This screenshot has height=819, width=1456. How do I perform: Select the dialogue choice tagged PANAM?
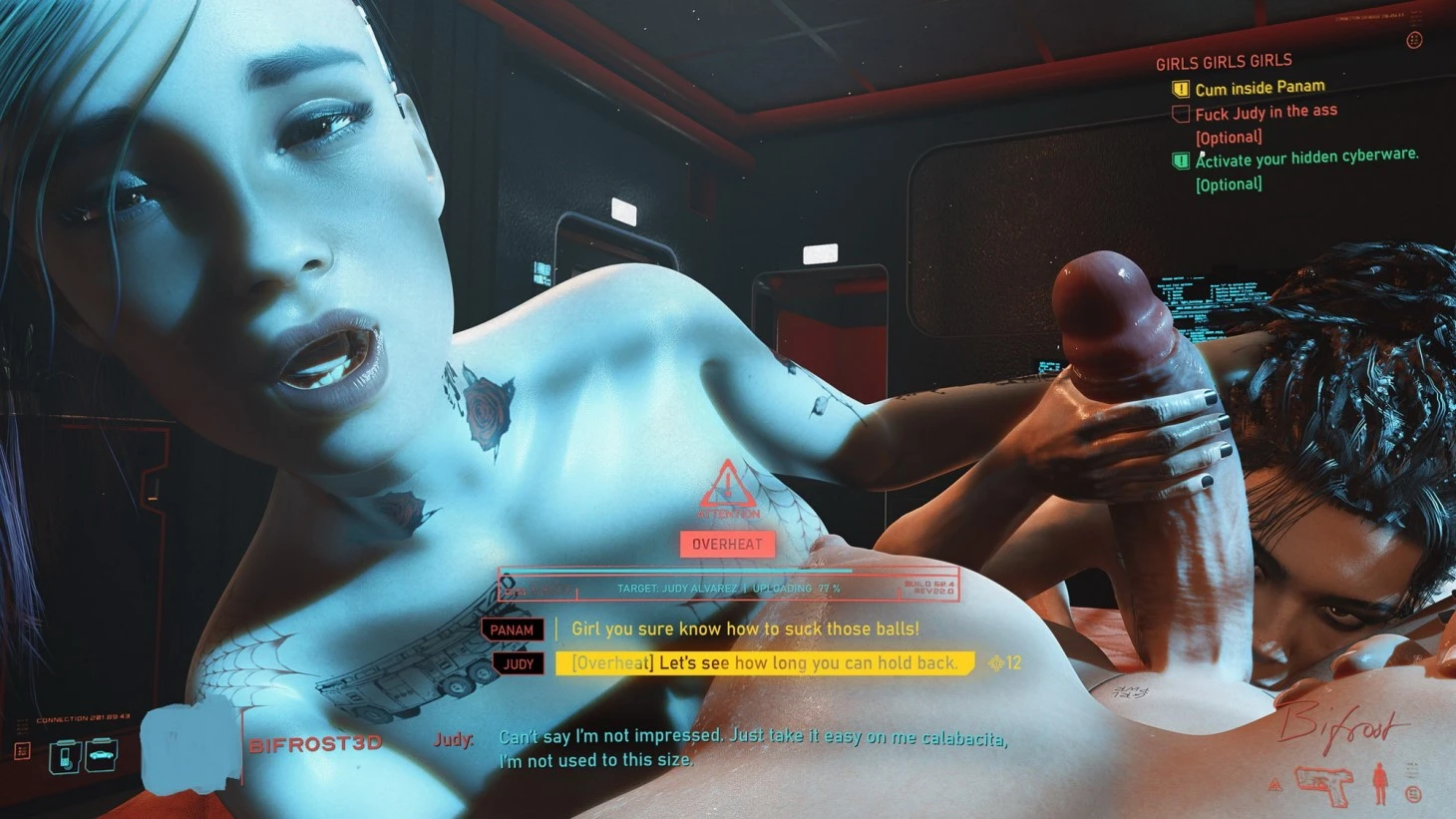(x=745, y=629)
